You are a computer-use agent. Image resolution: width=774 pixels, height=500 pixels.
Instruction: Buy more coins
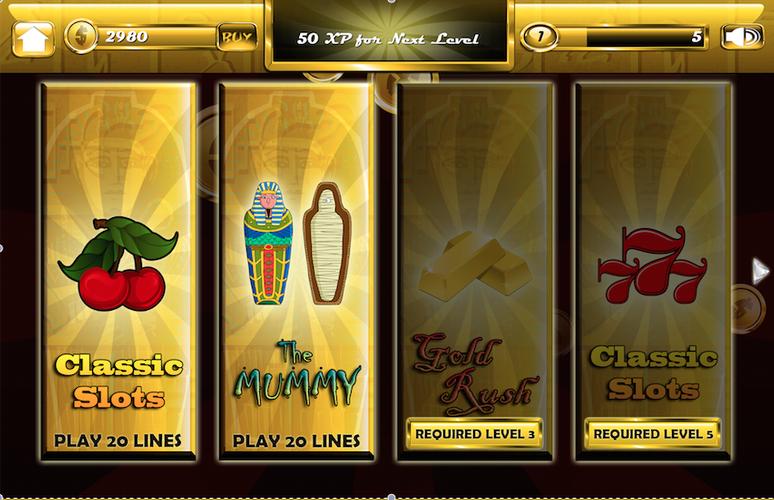click(x=237, y=37)
